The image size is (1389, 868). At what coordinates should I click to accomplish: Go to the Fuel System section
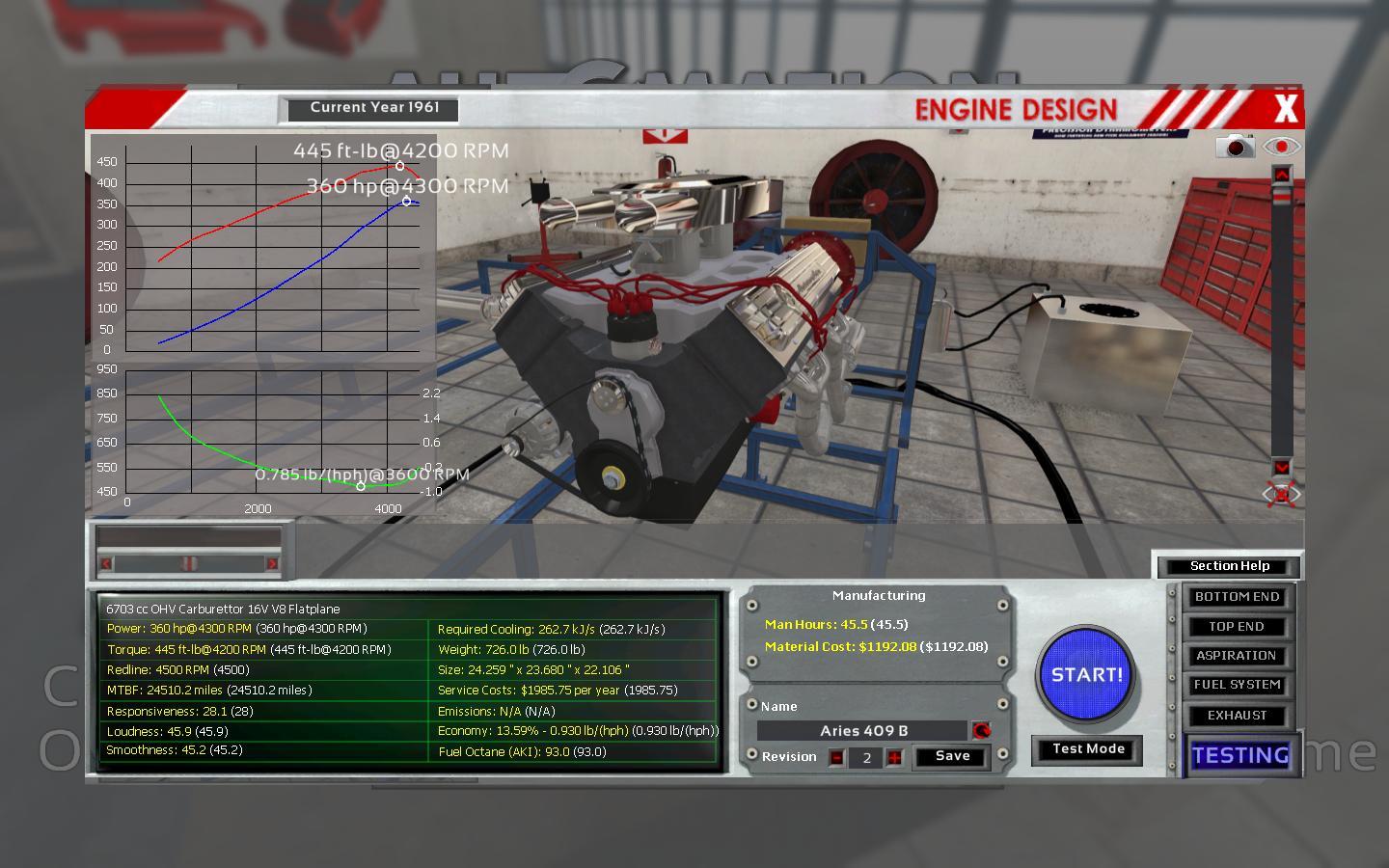[x=1237, y=685]
